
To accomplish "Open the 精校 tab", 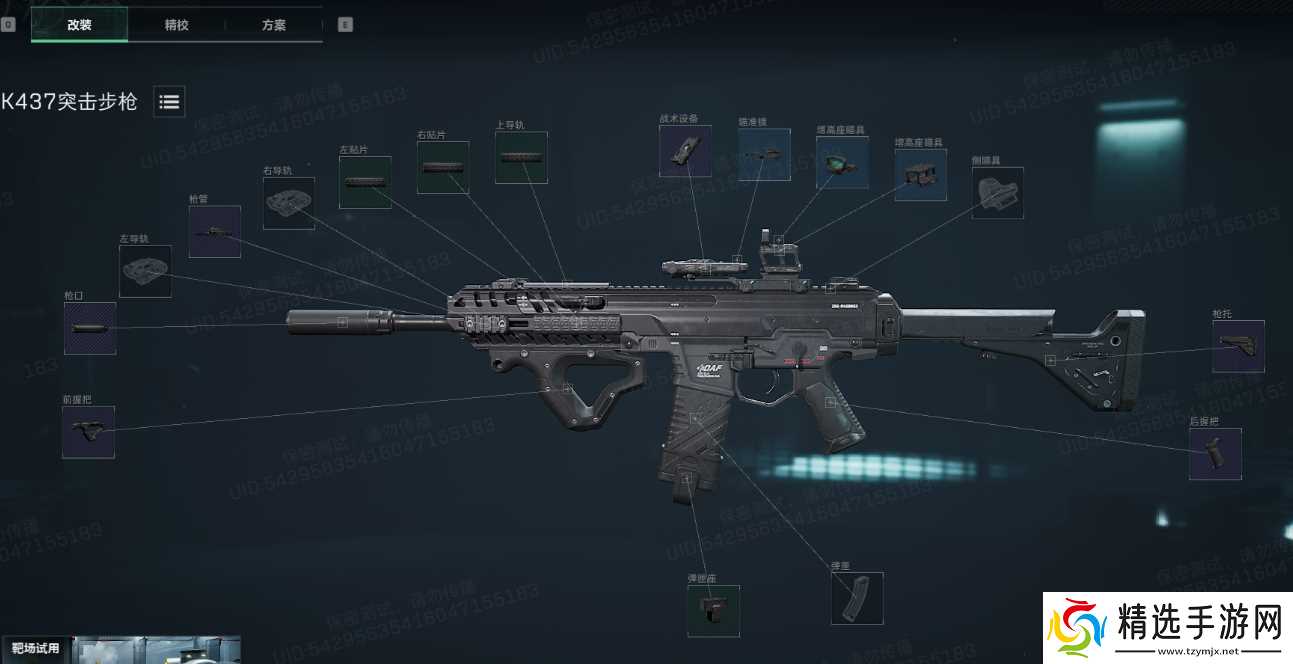I will (176, 25).
